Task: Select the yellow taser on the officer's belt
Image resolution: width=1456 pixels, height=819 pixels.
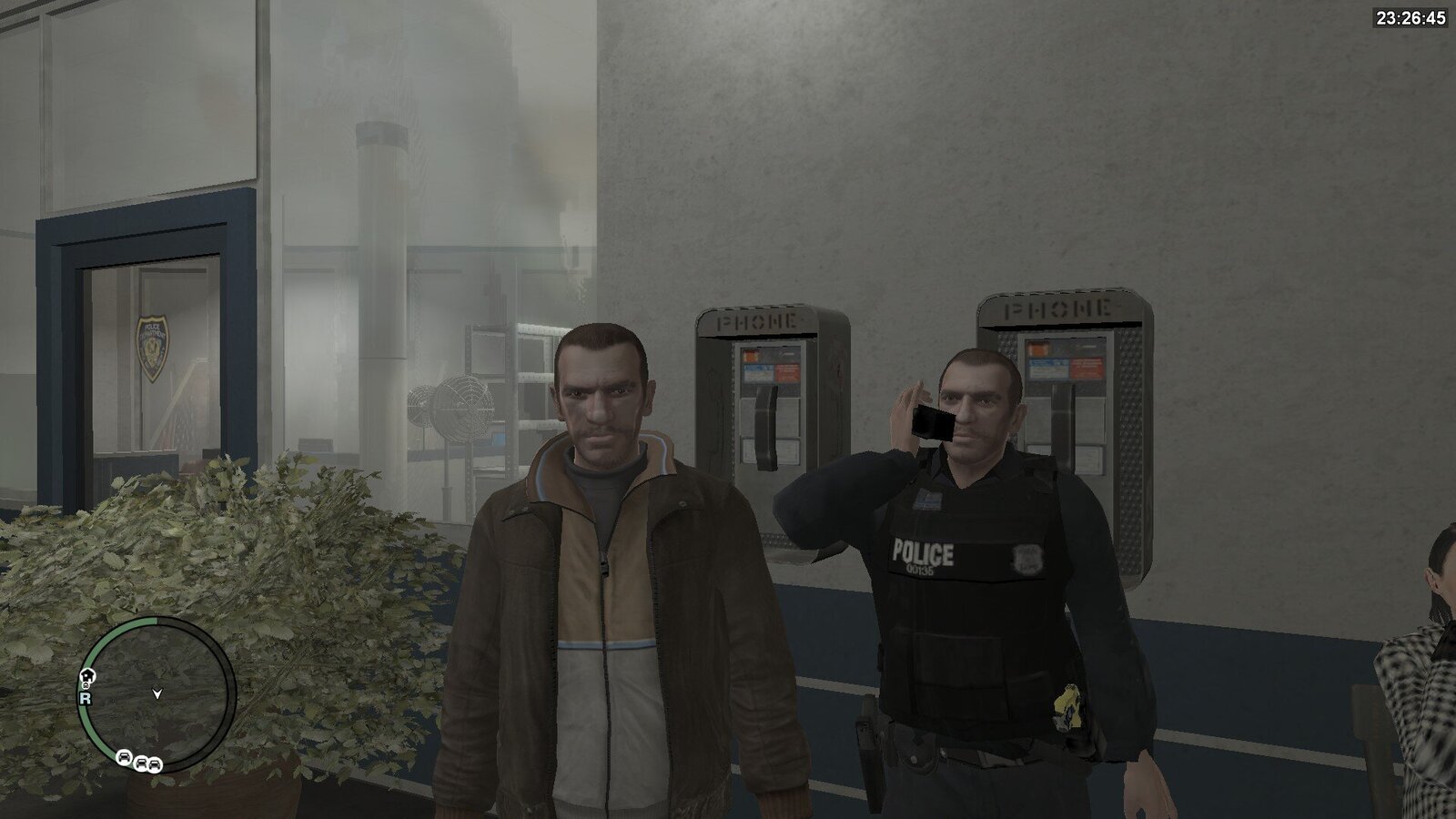Action: tap(1067, 707)
